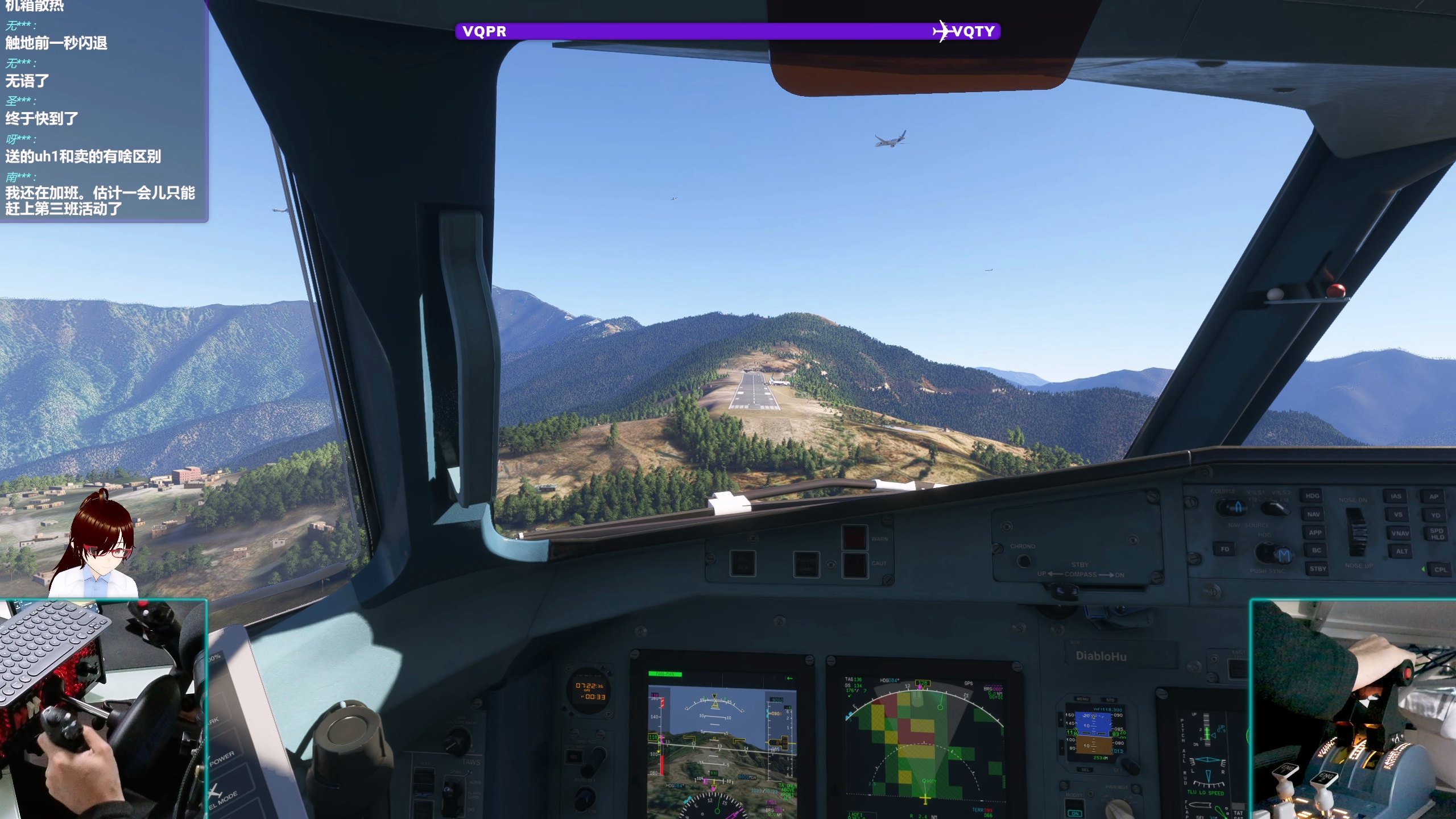Viewport: 1456px width, 819px height.
Task: Click the VQPR to VQTY flight progress bar
Action: (727, 31)
